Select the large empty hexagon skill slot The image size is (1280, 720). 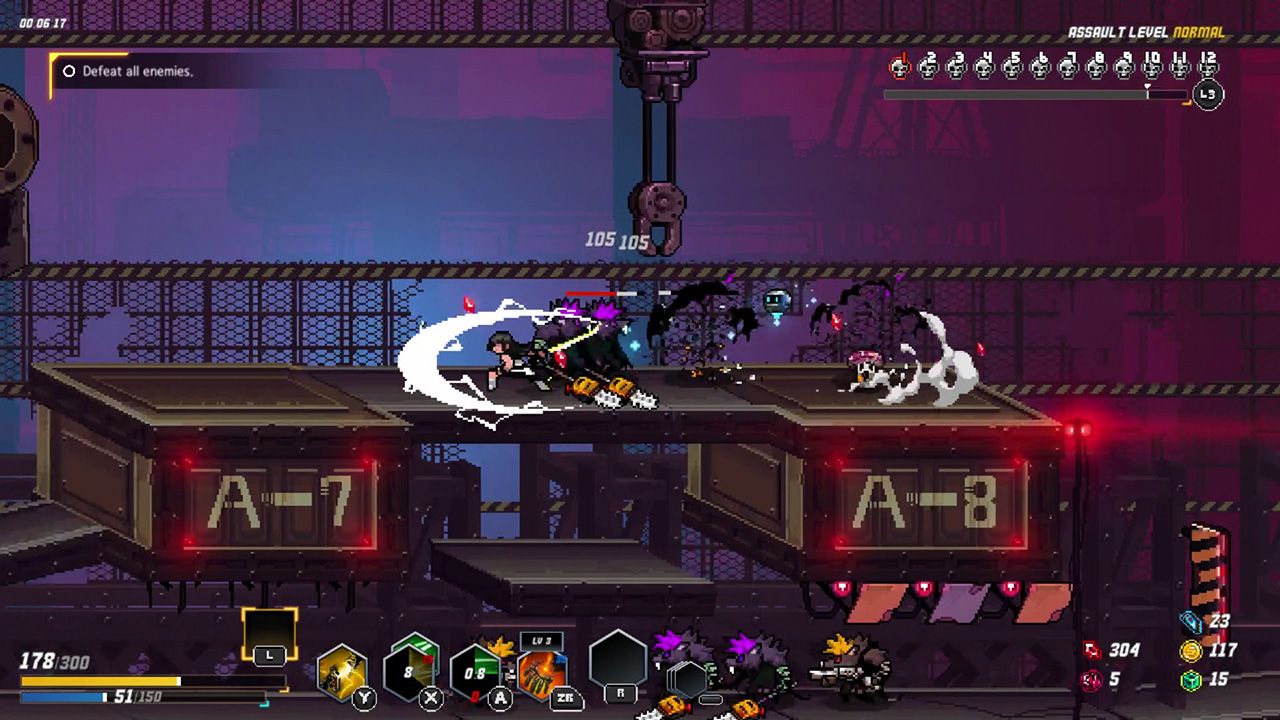coord(619,663)
